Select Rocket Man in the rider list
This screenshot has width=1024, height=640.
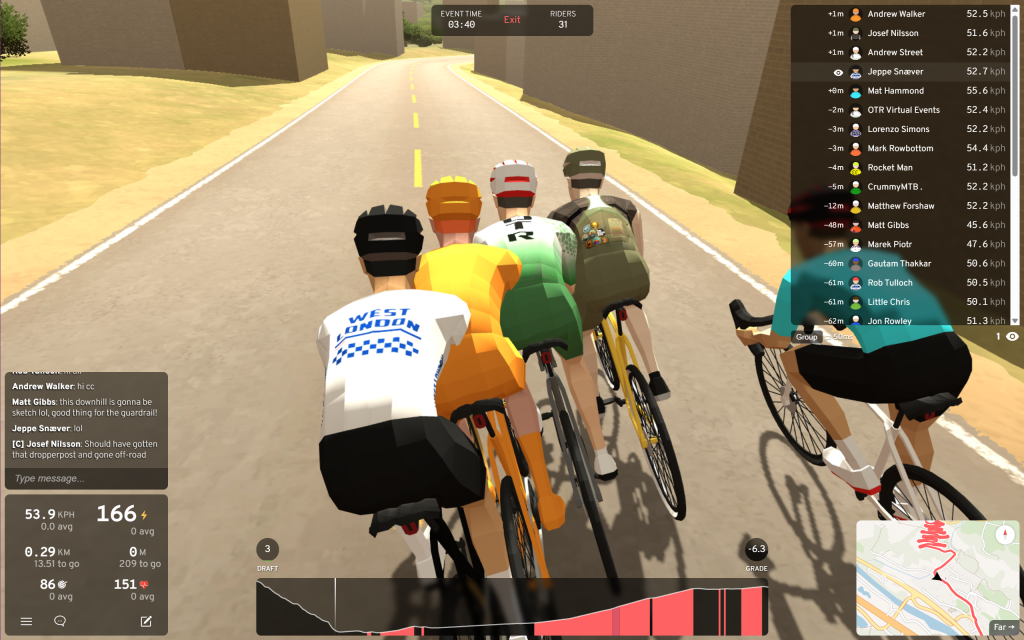[x=890, y=168]
